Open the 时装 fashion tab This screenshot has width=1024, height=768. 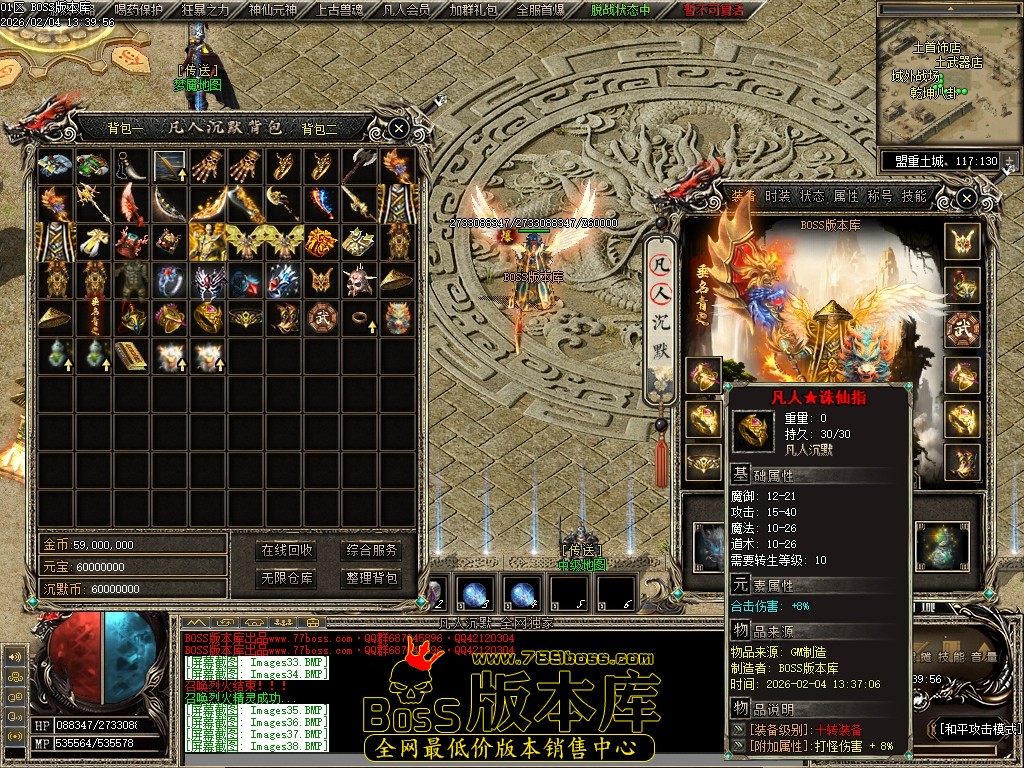778,196
